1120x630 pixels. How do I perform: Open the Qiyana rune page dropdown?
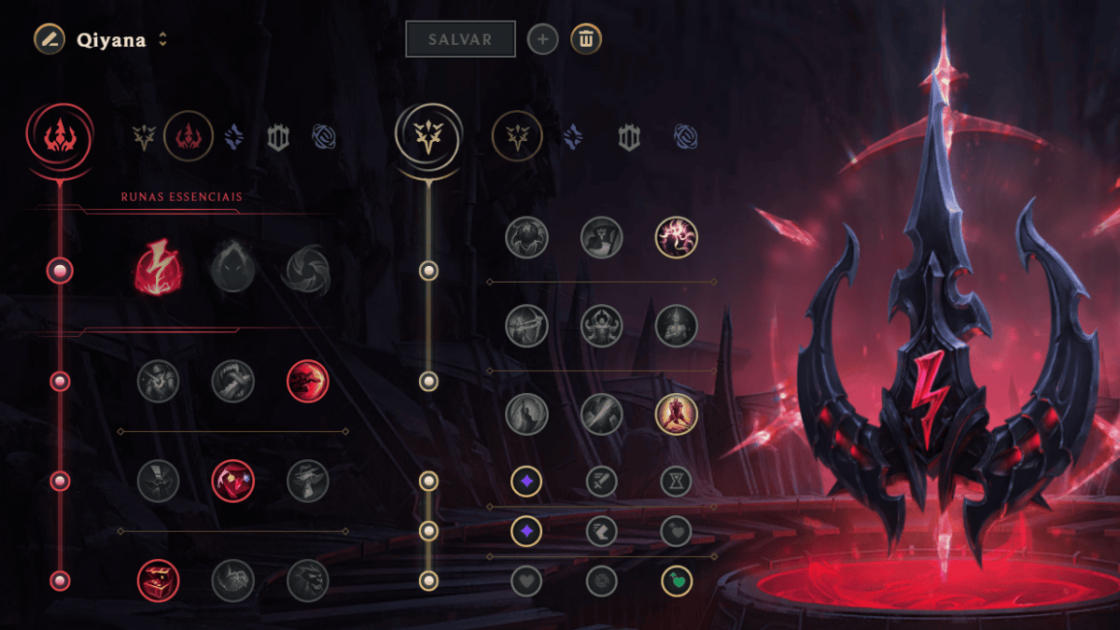[163, 40]
